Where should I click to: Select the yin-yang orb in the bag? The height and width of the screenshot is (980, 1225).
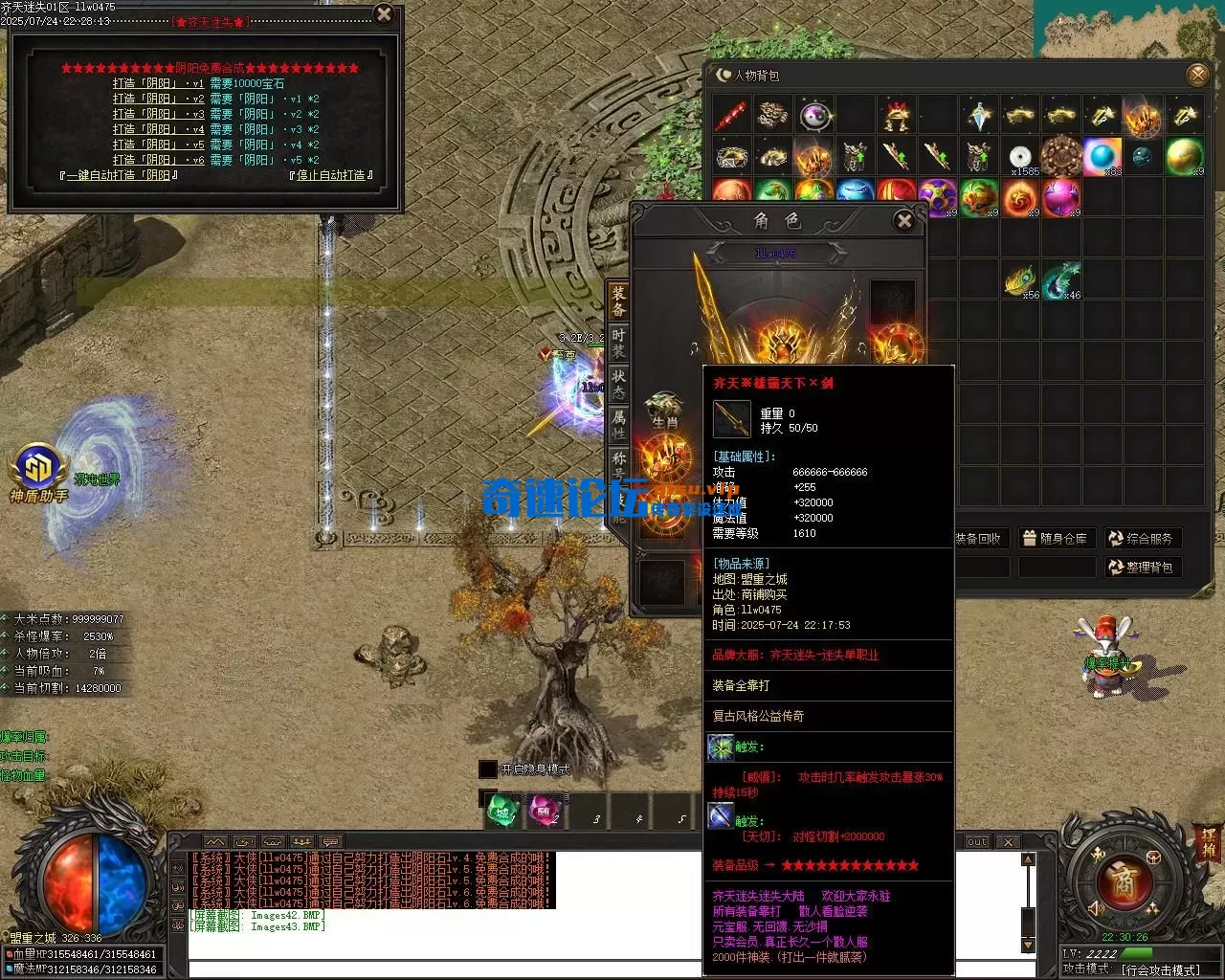814,116
